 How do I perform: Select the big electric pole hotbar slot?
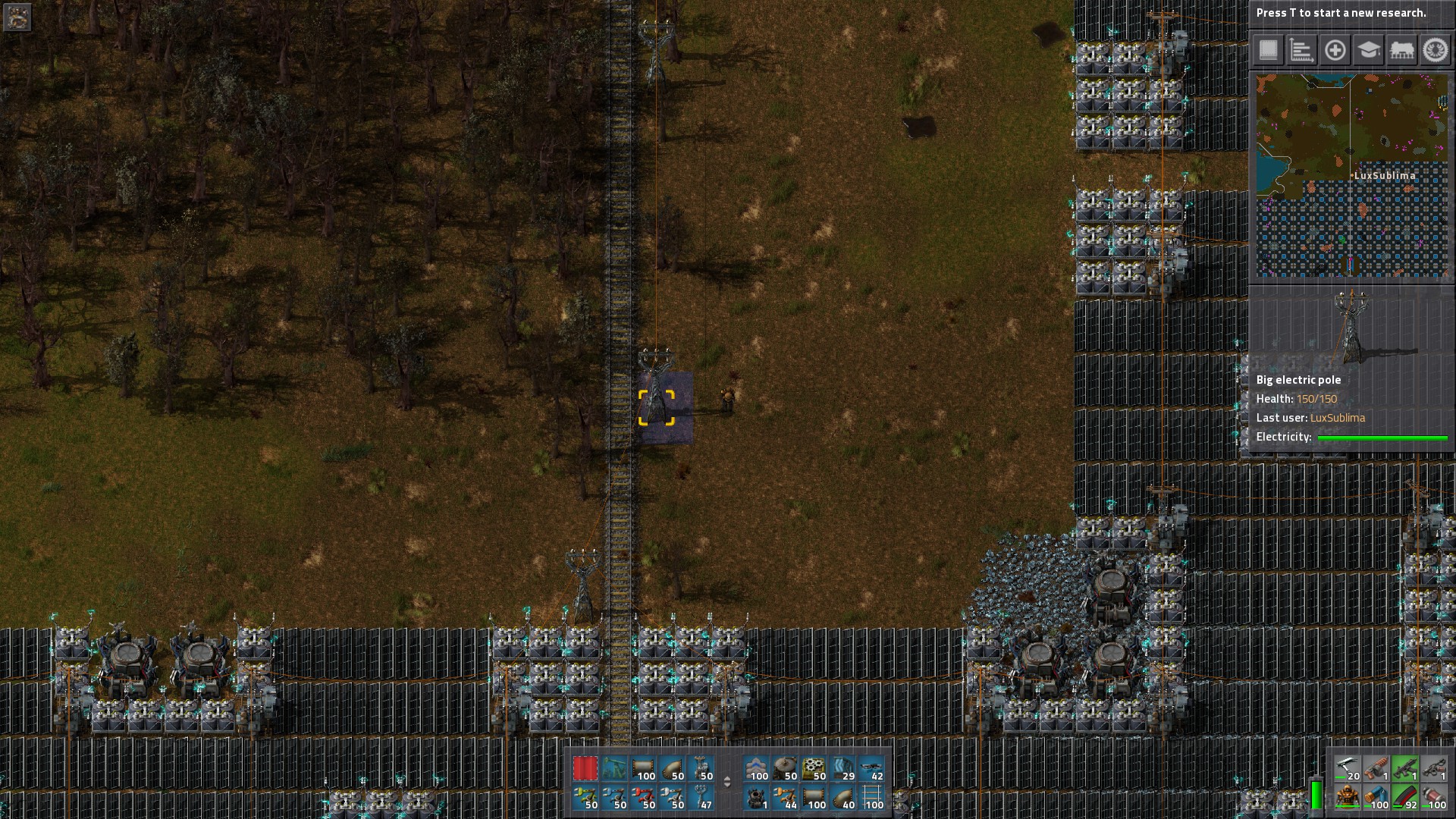coord(701,769)
